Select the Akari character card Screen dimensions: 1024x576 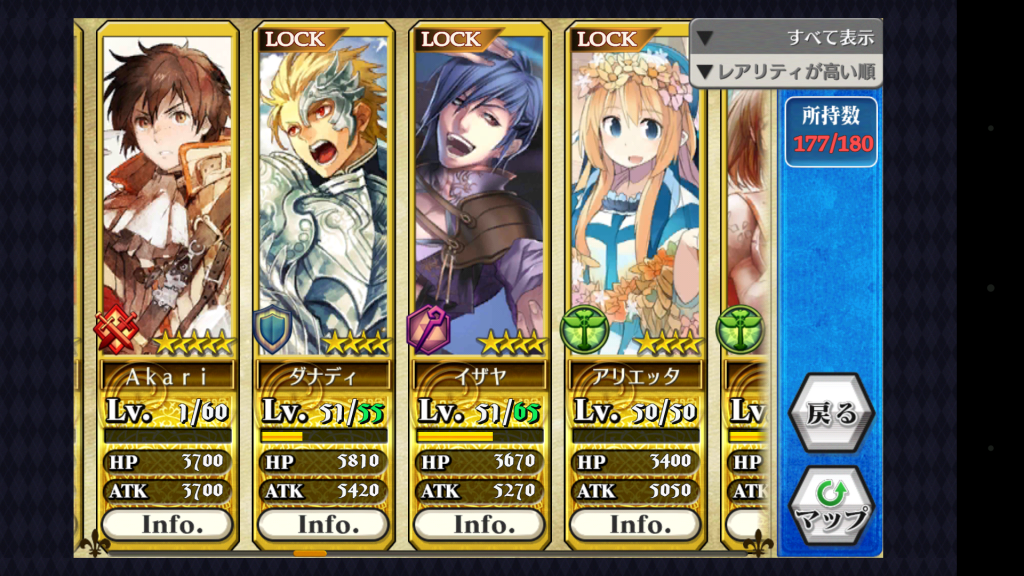pos(167,200)
